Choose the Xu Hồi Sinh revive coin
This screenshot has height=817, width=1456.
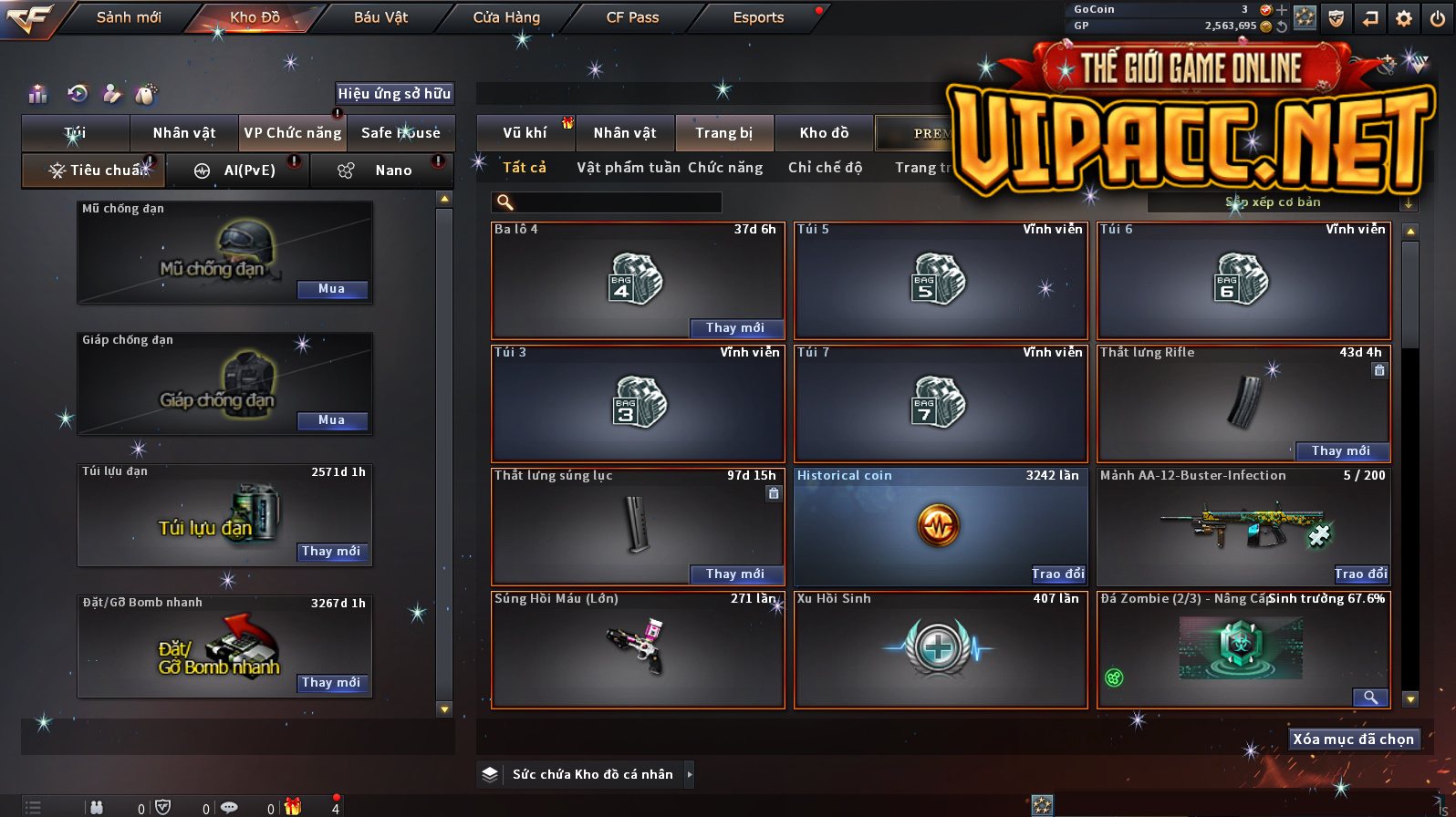(x=940, y=649)
